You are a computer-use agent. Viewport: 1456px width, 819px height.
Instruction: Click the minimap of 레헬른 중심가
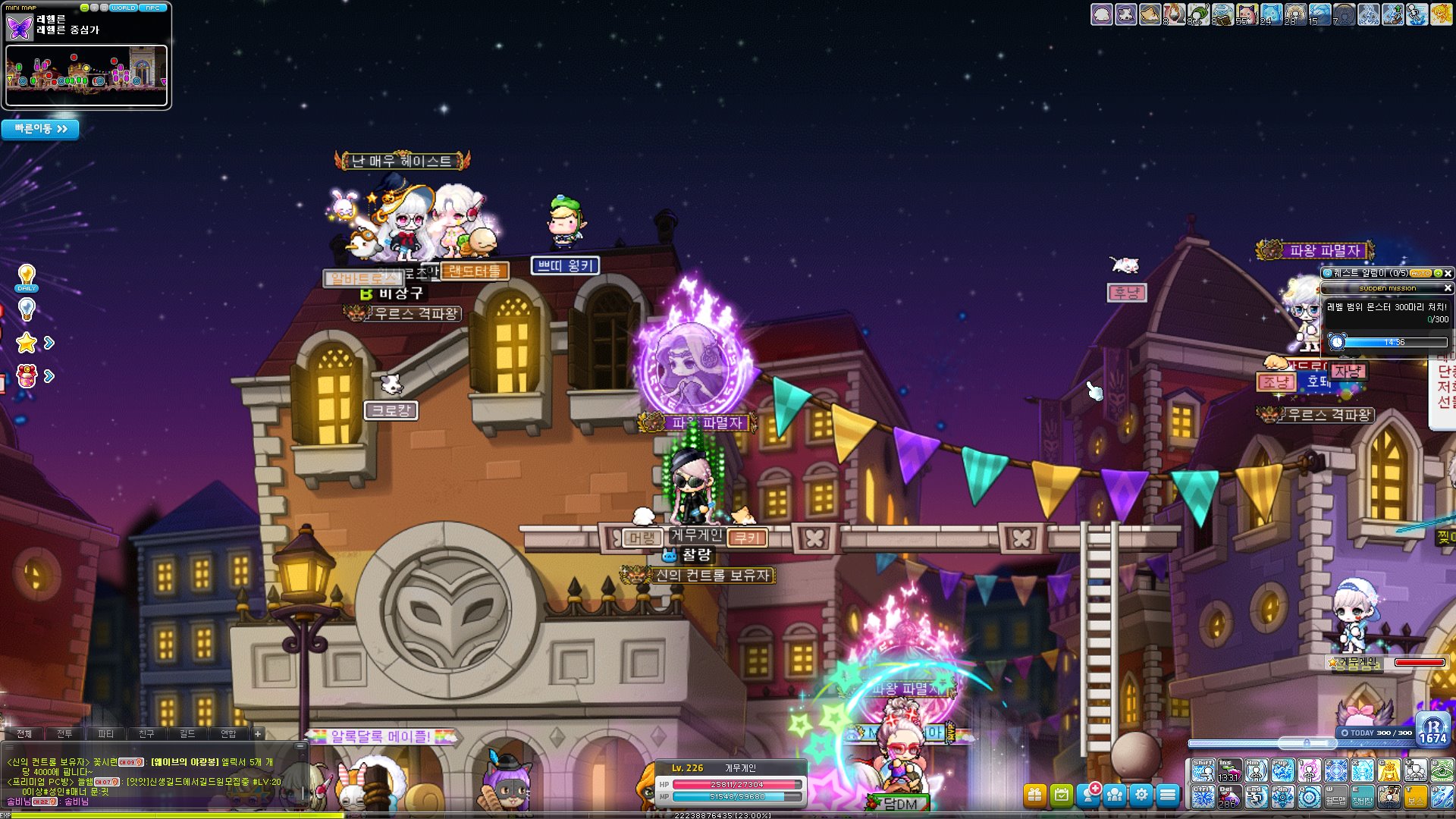(86, 75)
